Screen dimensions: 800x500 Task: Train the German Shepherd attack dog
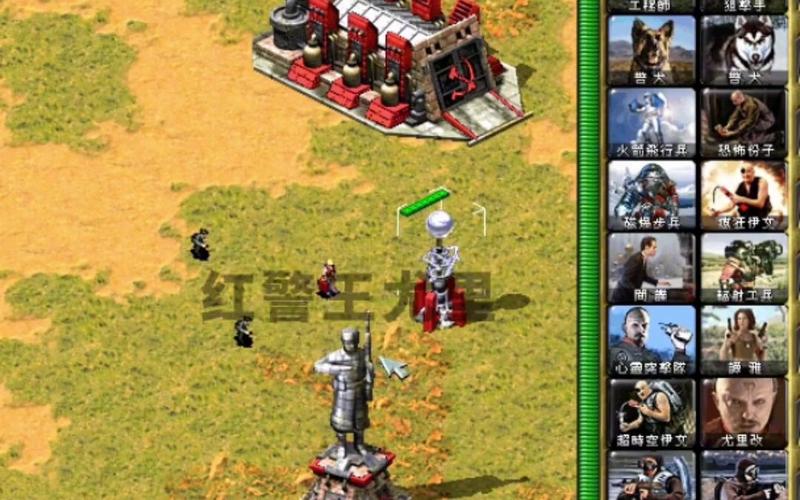(x=651, y=49)
